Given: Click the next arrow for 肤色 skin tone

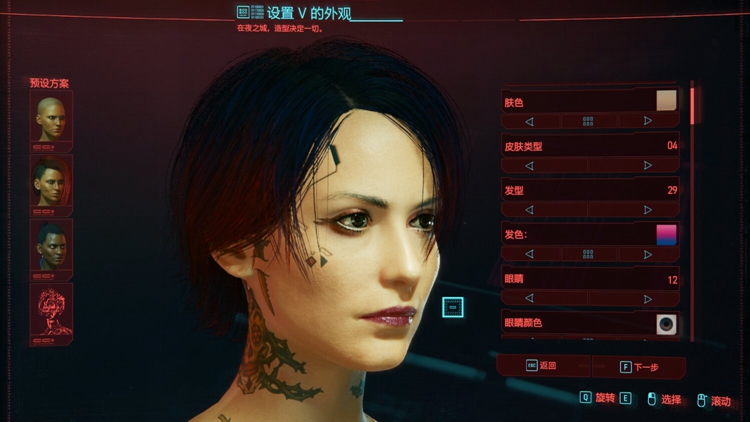Looking at the screenshot, I should pos(648,121).
